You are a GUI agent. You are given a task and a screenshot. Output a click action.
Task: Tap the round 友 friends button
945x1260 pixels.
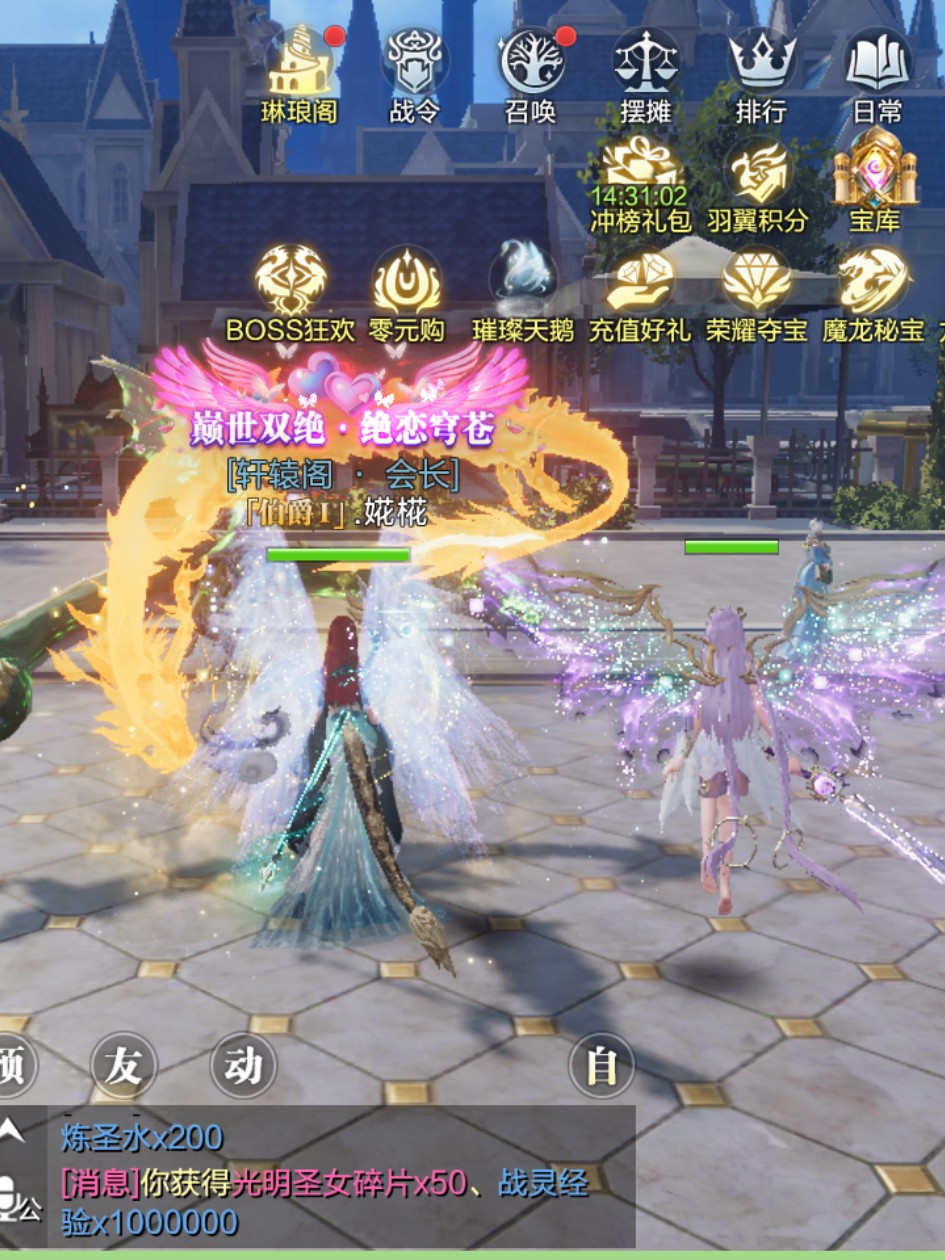(124, 1066)
